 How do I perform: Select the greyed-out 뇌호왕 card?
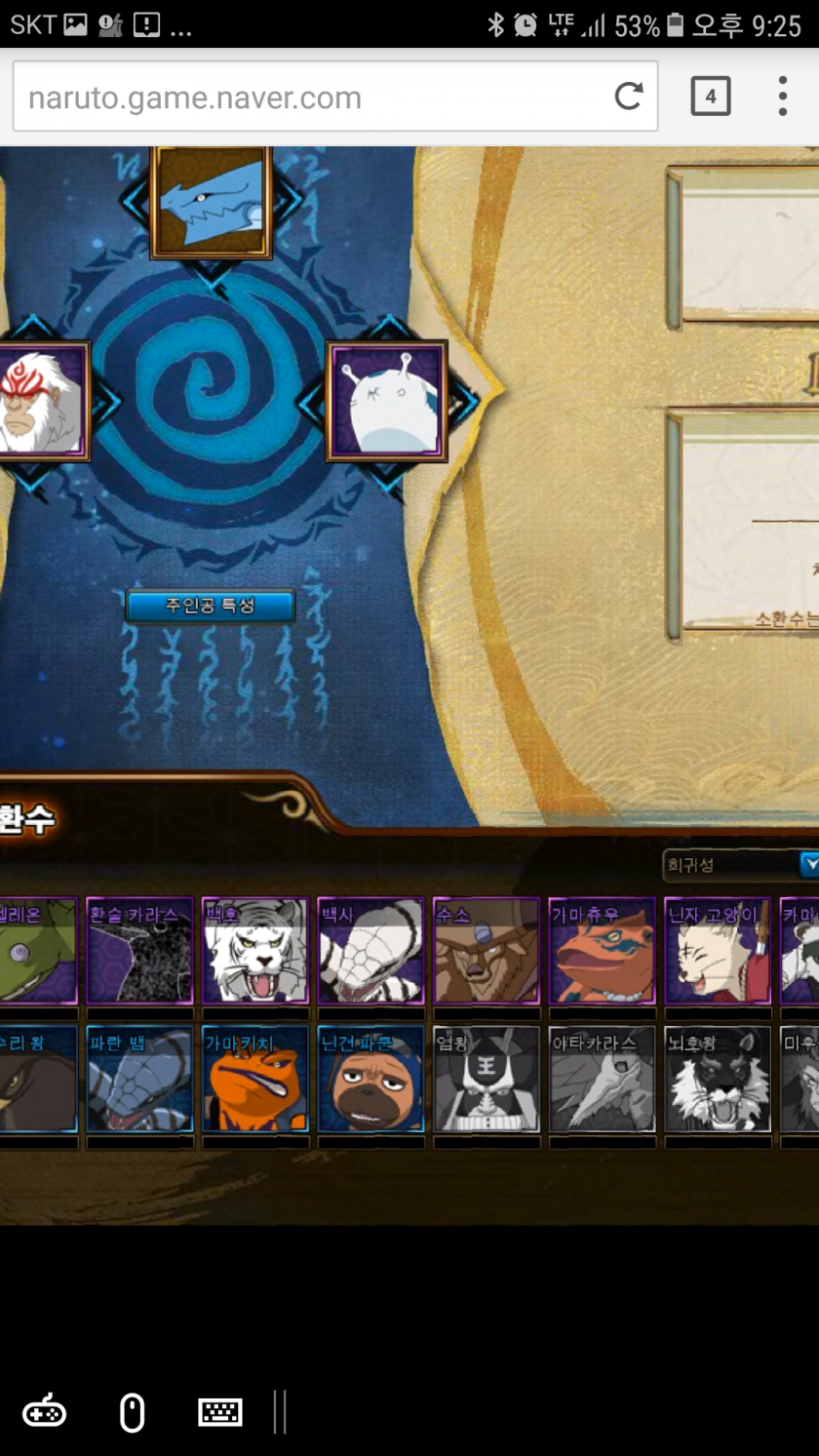[718, 1079]
